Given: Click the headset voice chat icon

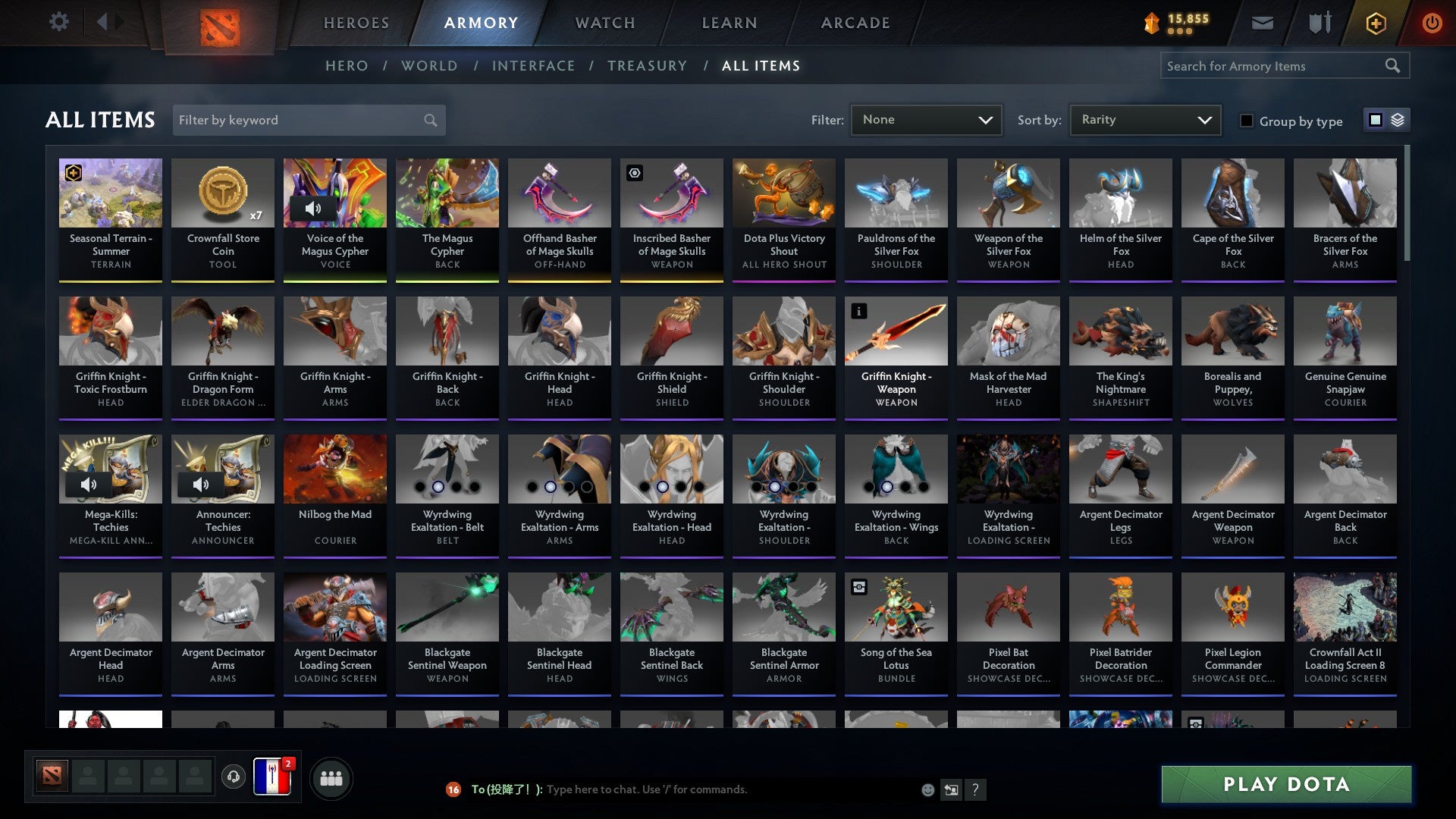Looking at the screenshot, I should click(233, 777).
